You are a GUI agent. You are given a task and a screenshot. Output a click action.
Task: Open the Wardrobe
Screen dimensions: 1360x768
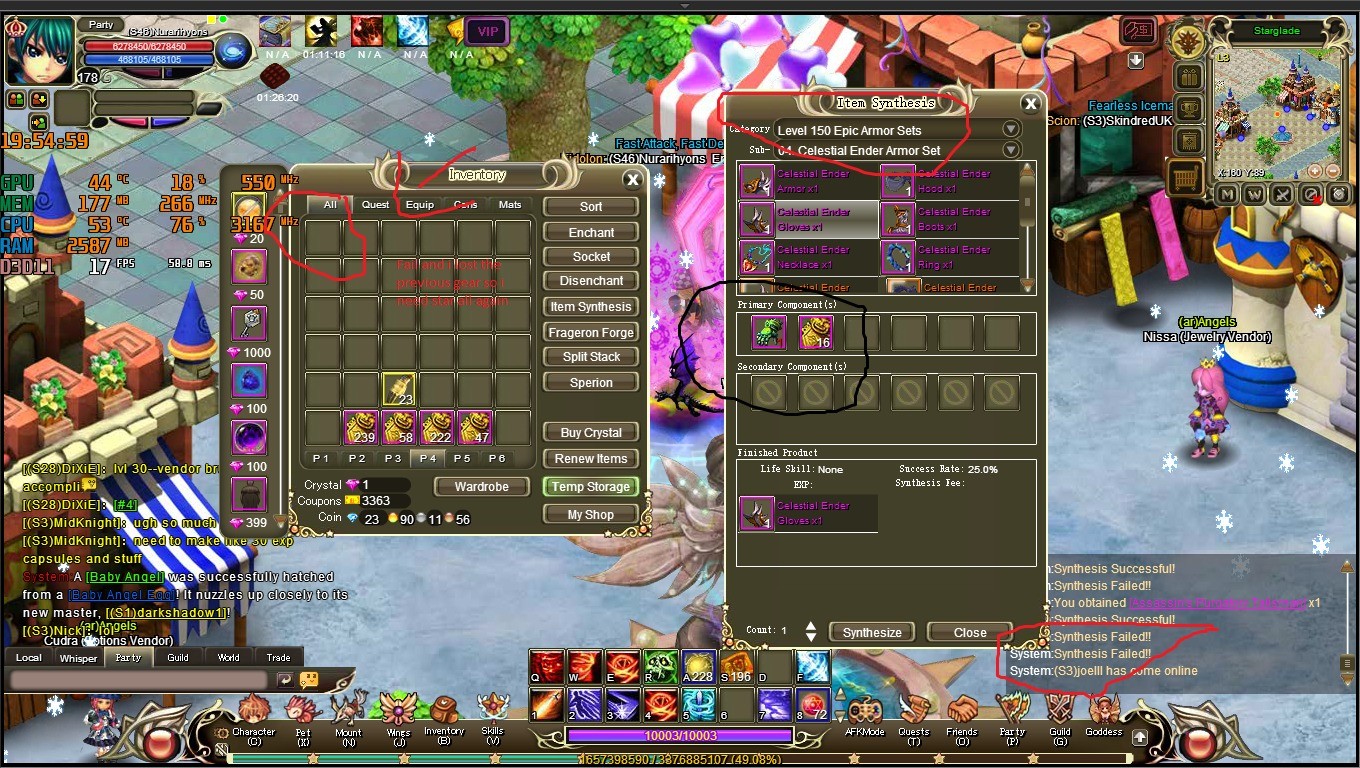(481, 487)
